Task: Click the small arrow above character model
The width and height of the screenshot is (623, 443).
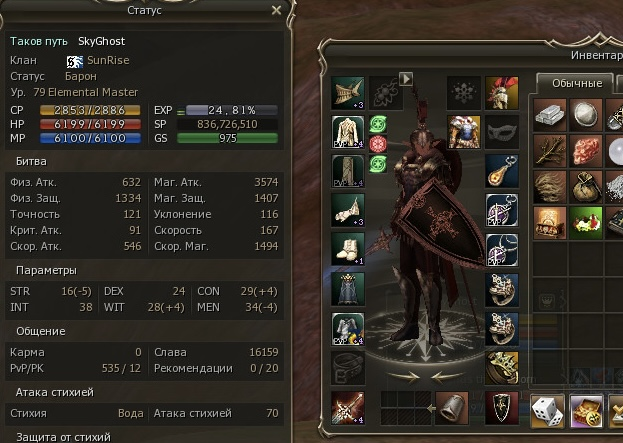Action: 406,77
